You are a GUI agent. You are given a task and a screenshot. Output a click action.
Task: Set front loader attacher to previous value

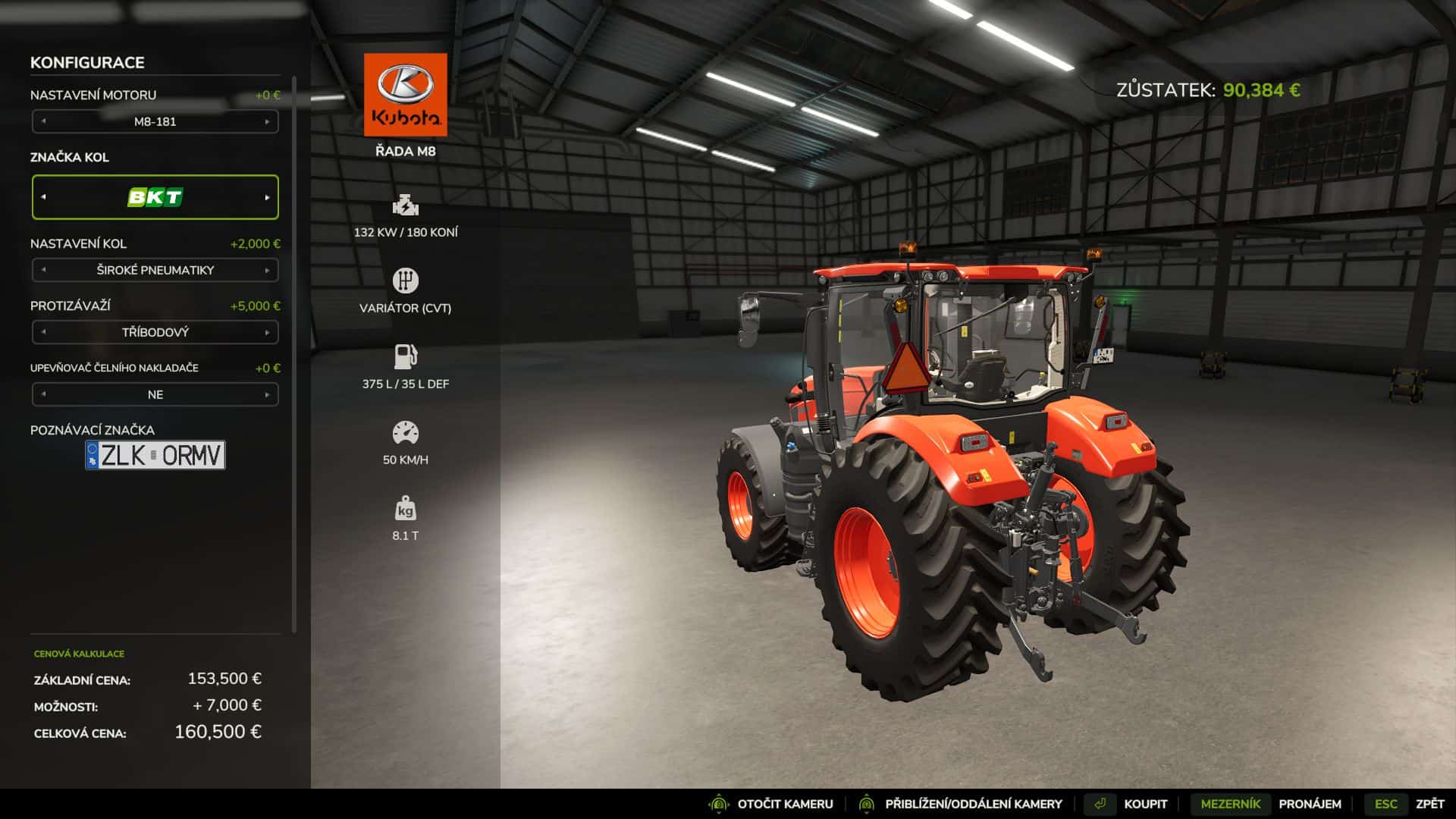[x=43, y=394]
